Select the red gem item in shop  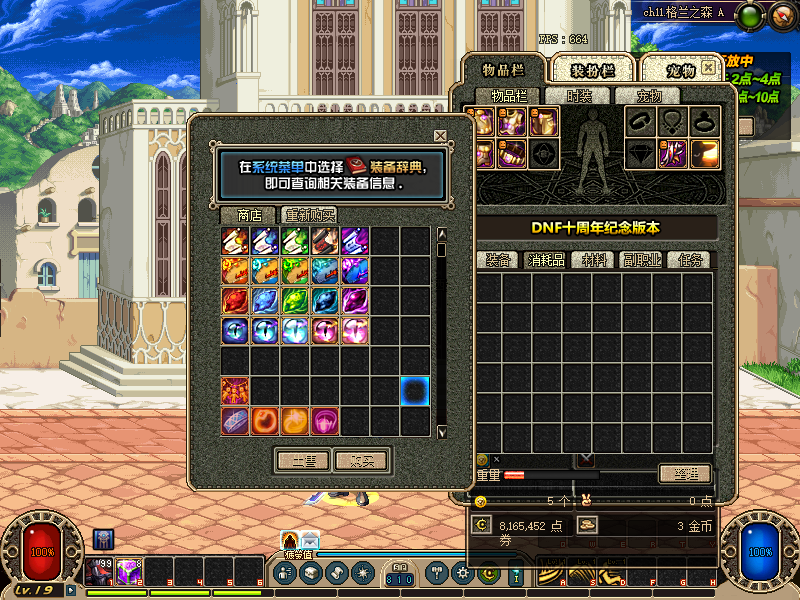point(235,301)
